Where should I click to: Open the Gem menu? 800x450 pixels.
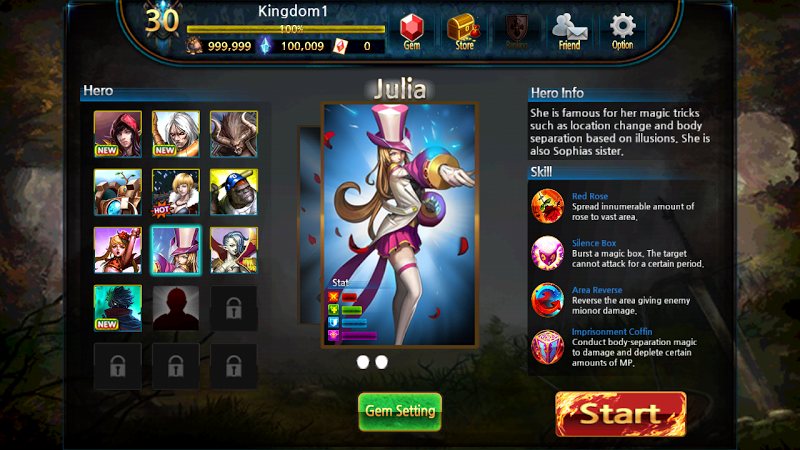[411, 32]
